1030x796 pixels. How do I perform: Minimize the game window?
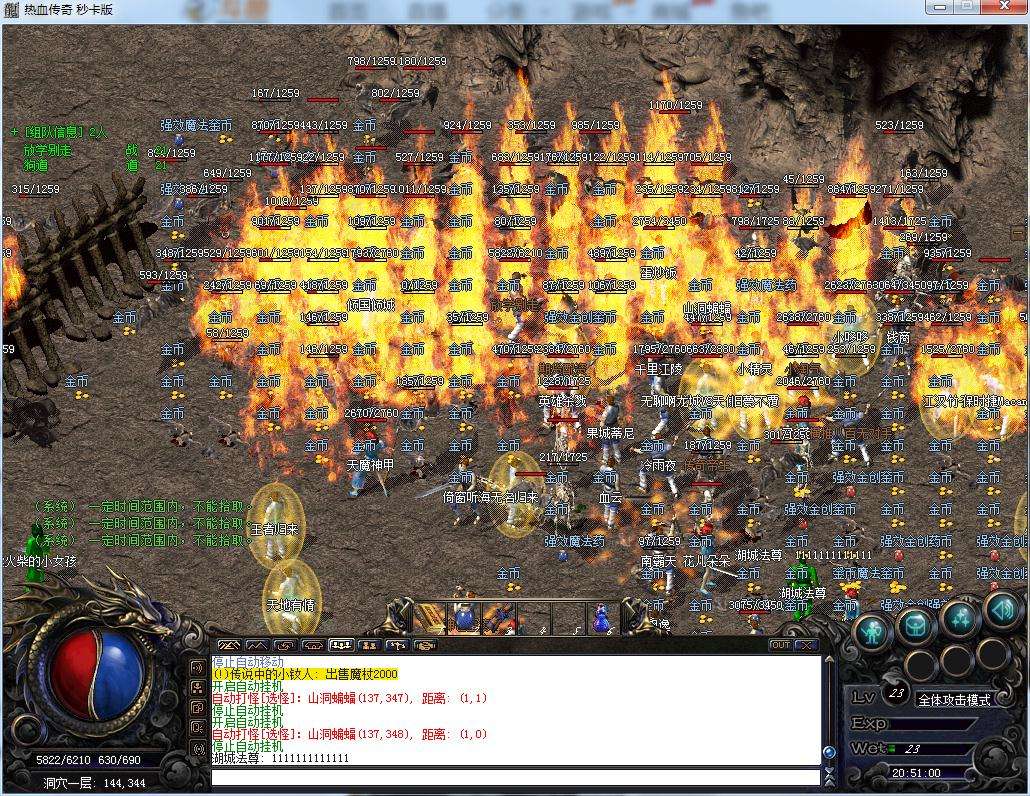click(940, 8)
